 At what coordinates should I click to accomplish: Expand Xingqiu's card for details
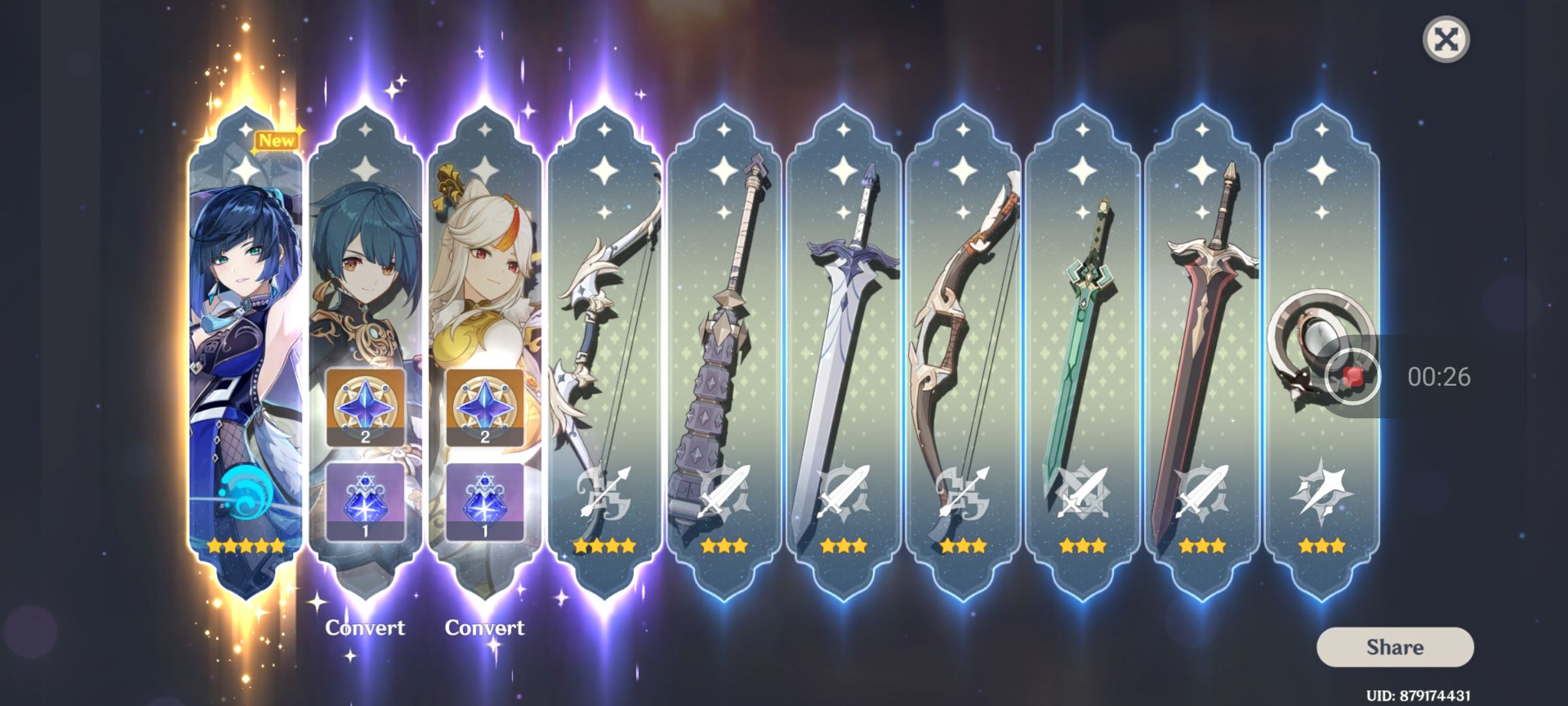(366, 261)
